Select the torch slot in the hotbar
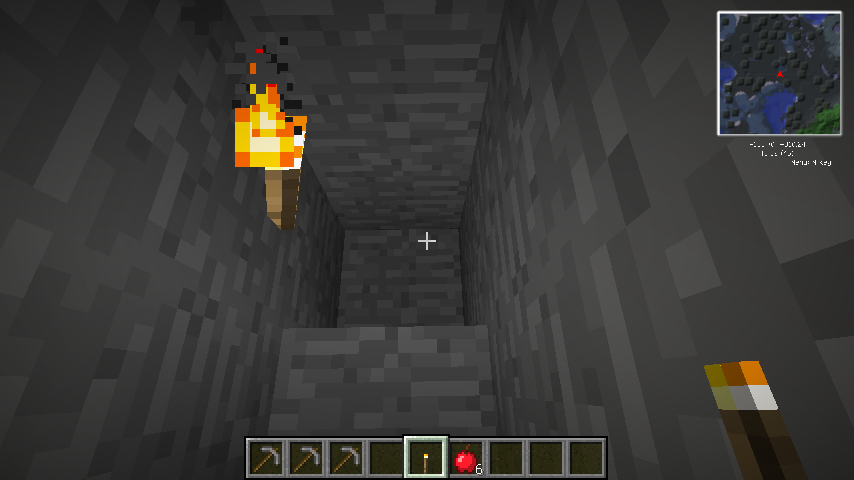The width and height of the screenshot is (854, 480). point(426,459)
